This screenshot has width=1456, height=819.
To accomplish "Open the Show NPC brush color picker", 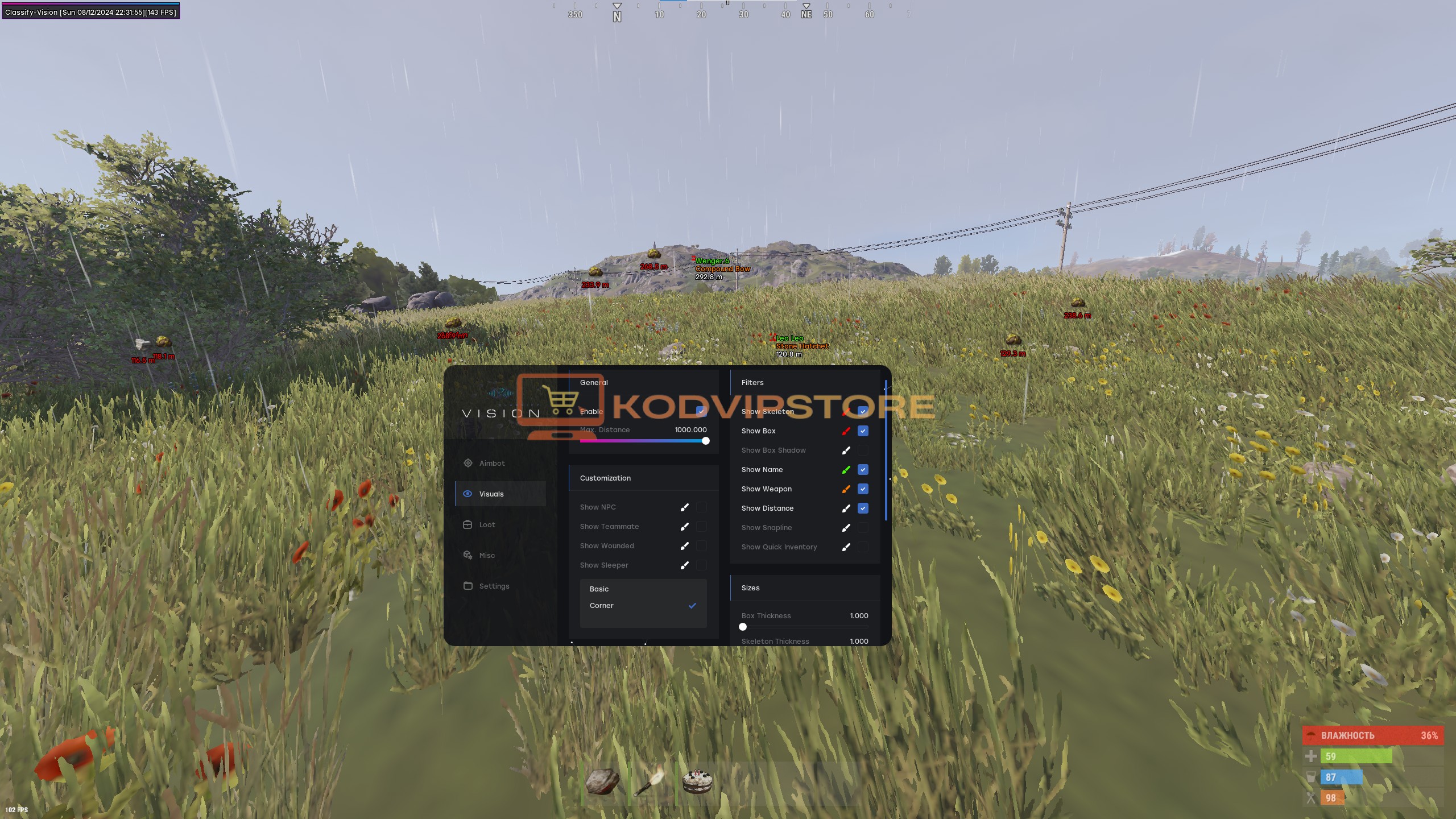I will 685,507.
